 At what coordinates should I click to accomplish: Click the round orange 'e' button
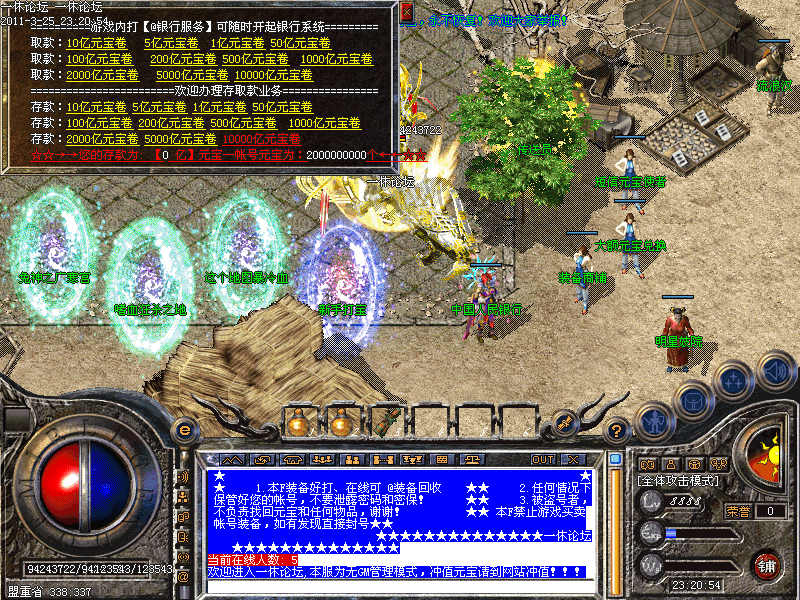tap(184, 430)
